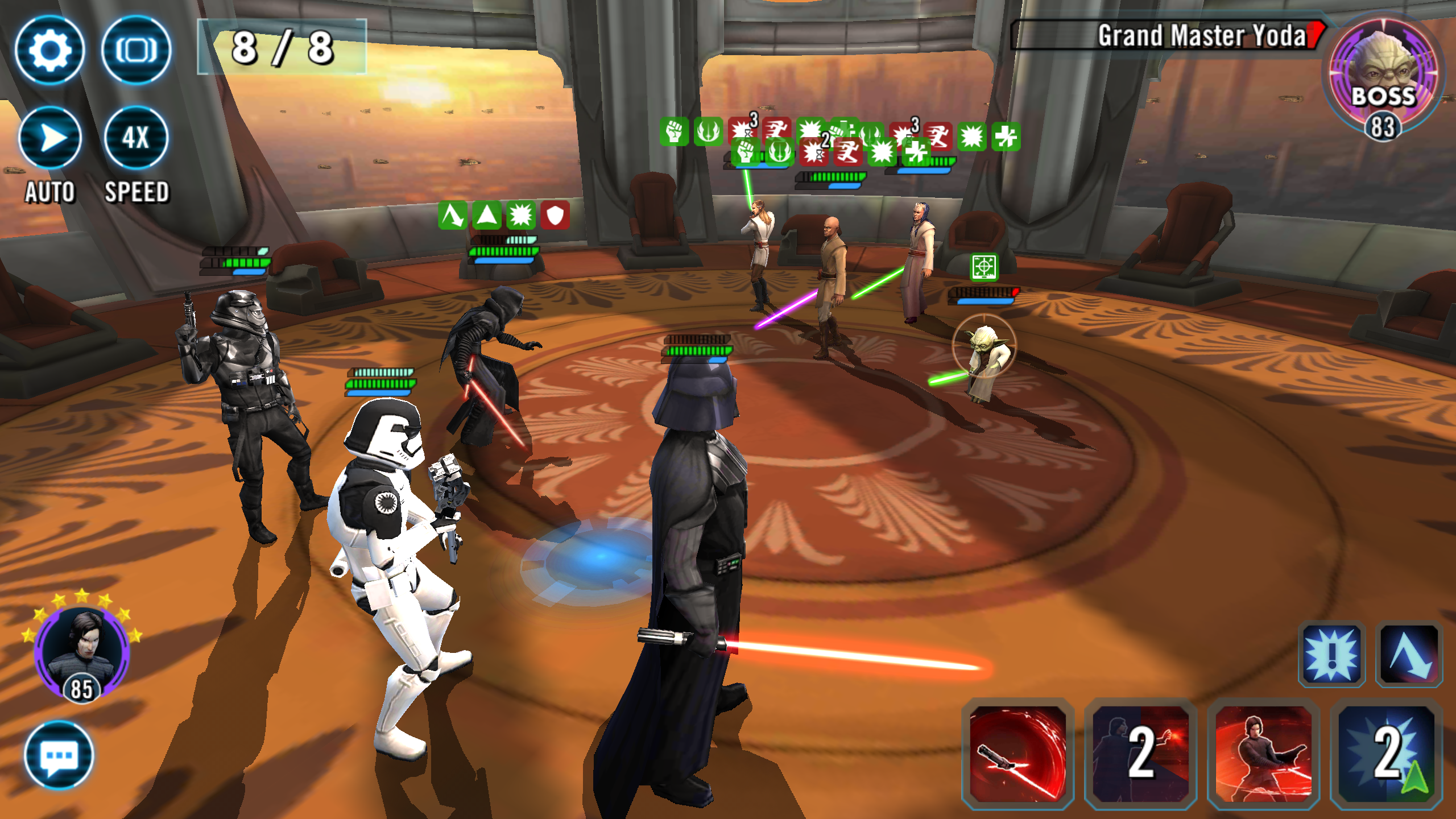Viewport: 1456px width, 819px height.
Task: Select the second ability with cooldown 2
Action: click(x=1140, y=753)
